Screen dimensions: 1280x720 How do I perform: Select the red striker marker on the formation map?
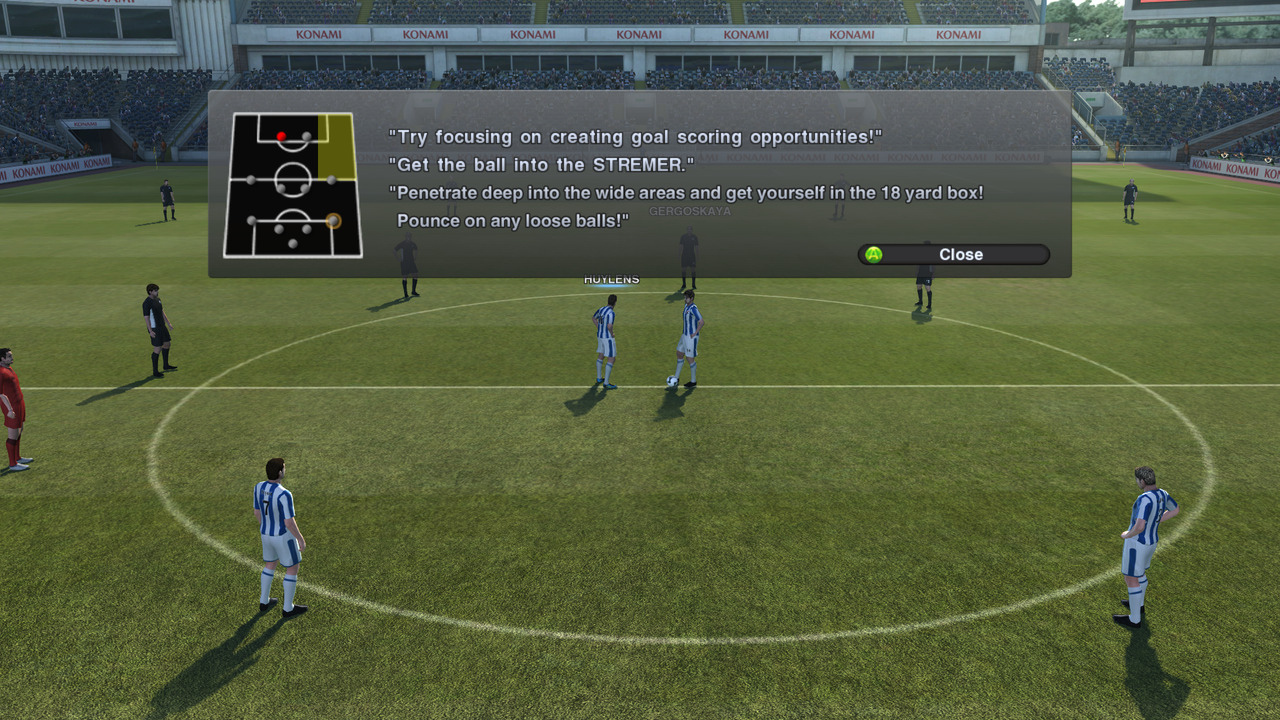[281, 136]
